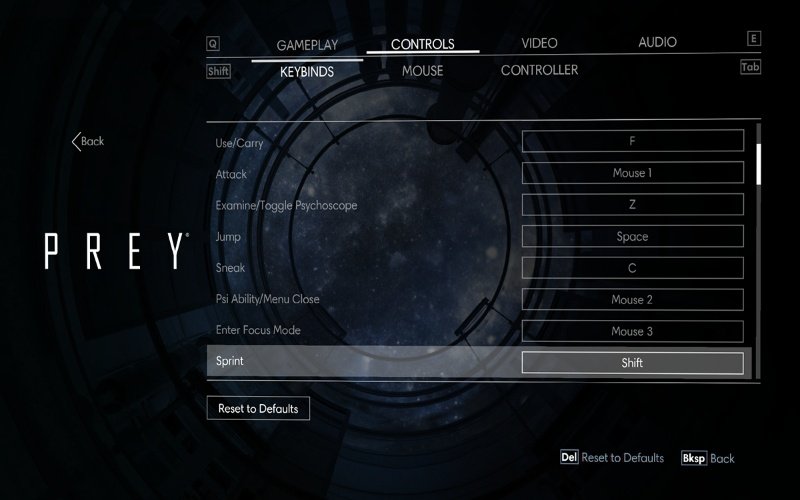This screenshot has height=500, width=800.
Task: Change the Jump binding Space
Action: point(632,236)
